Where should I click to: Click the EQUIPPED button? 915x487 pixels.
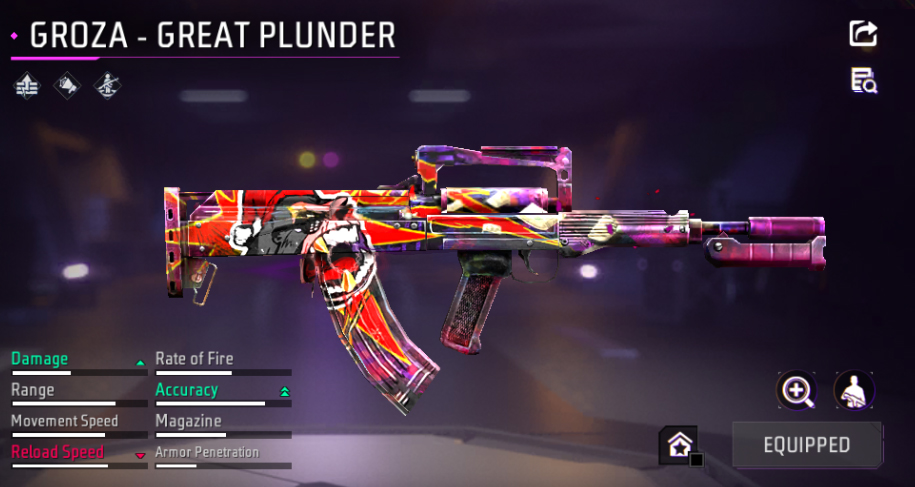807,445
